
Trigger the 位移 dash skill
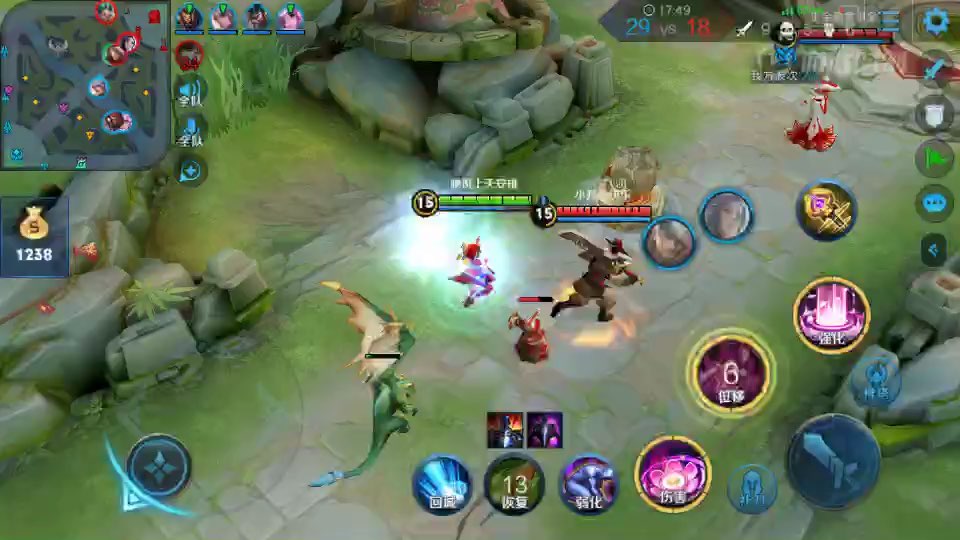(731, 375)
